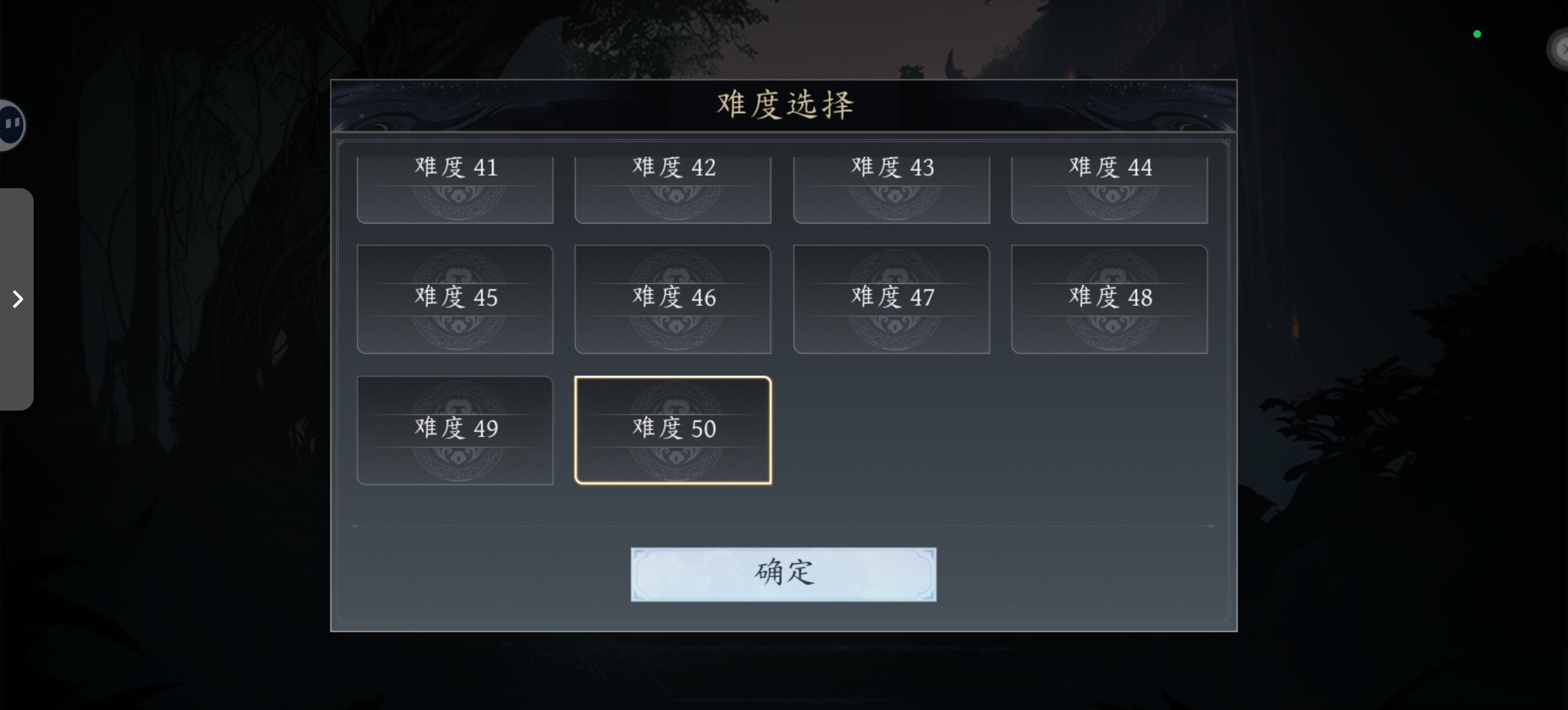The width and height of the screenshot is (1568, 710).
Task: Select difficulty 难度 47 card
Action: tap(891, 298)
